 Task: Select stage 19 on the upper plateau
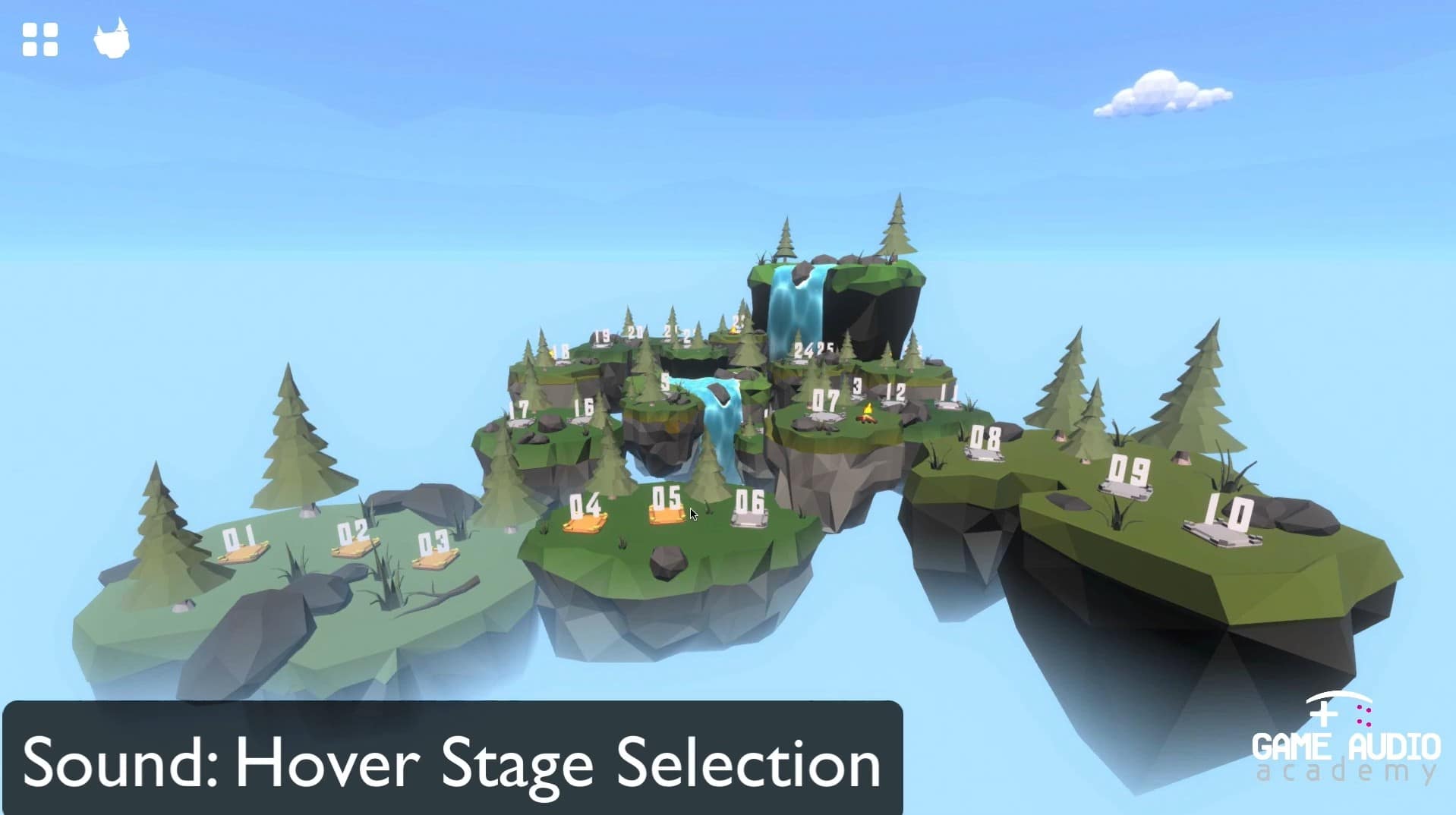pyautogui.click(x=604, y=335)
